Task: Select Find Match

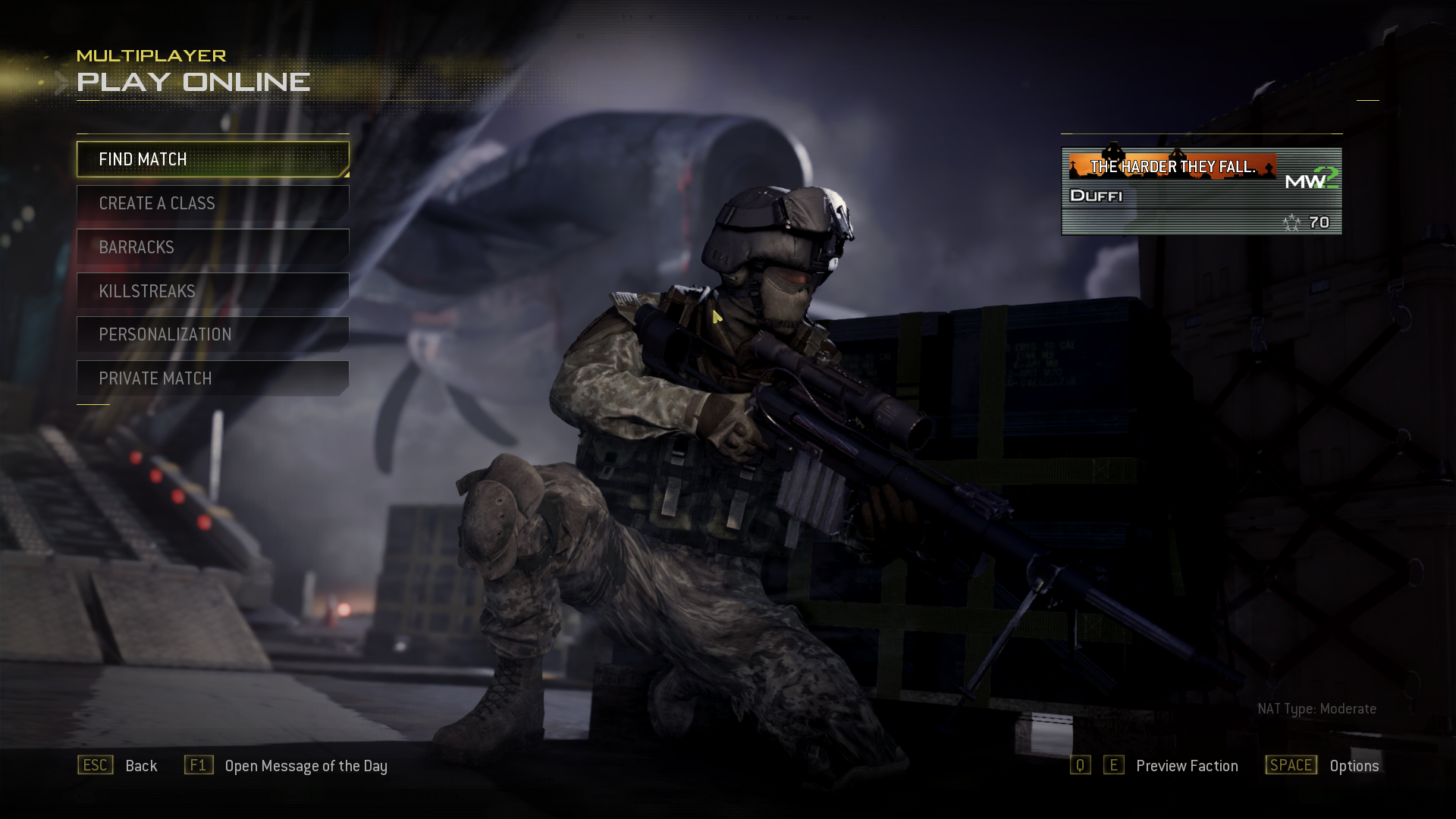Action: pos(212,159)
